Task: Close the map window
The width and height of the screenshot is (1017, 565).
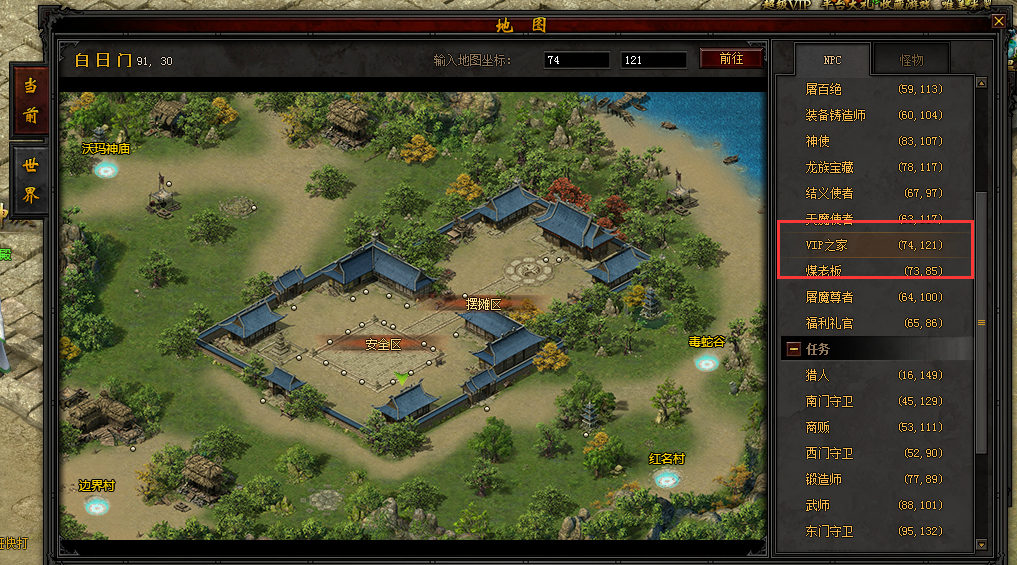Action: coord(998,21)
